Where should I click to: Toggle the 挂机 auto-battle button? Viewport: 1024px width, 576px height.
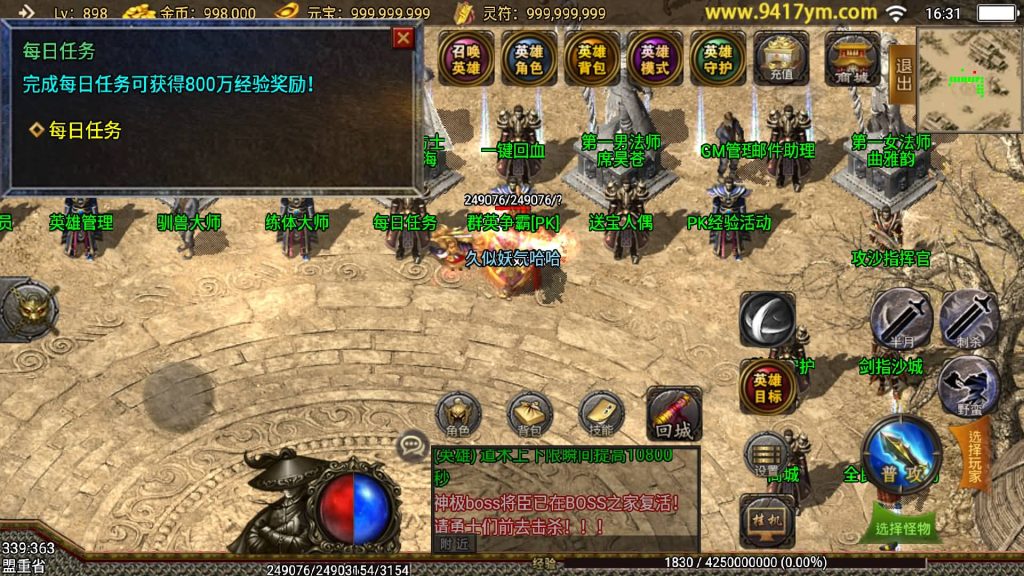point(767,520)
